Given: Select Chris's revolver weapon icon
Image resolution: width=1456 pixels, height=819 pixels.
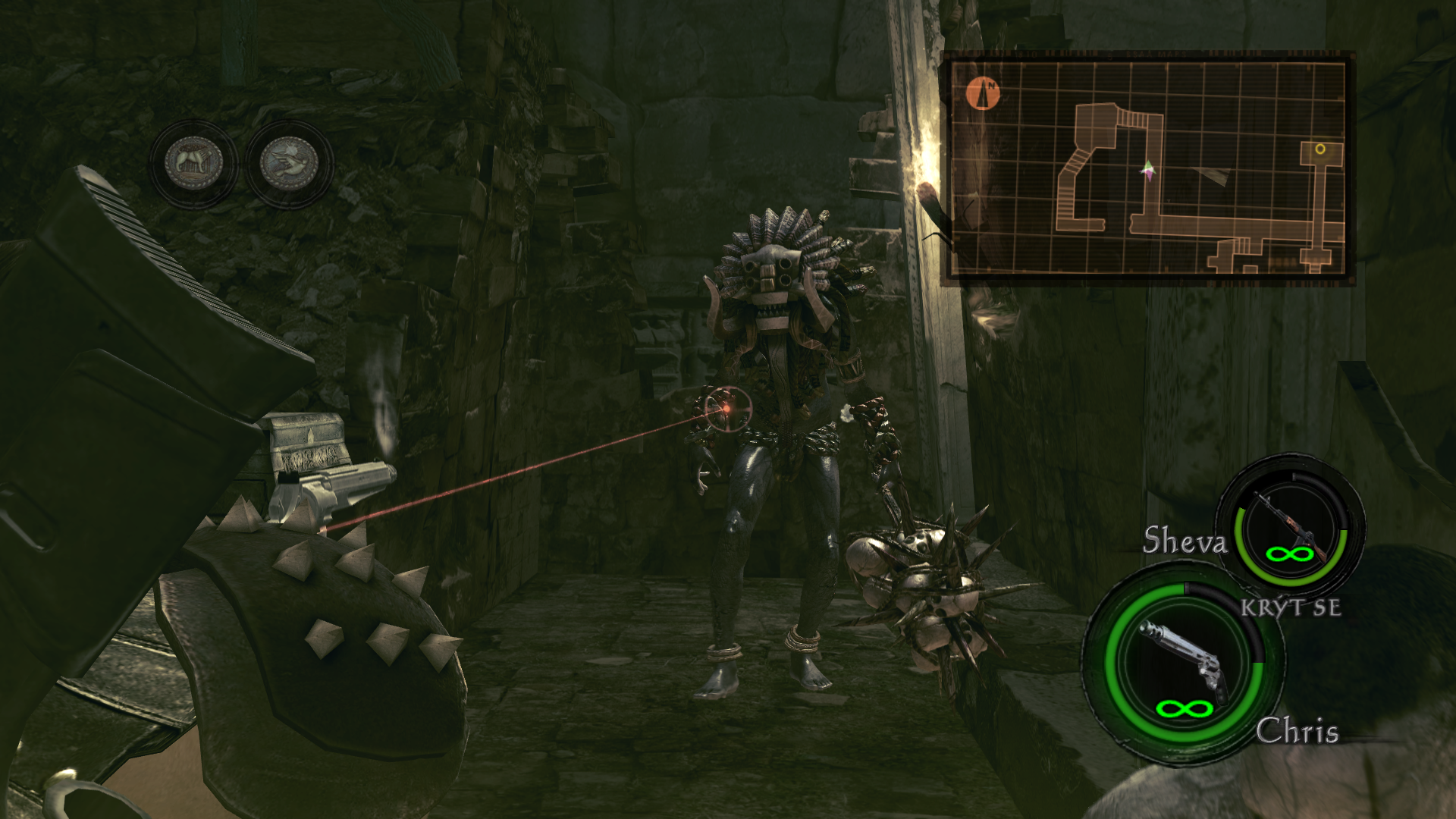Looking at the screenshot, I should pyautogui.click(x=1183, y=657).
